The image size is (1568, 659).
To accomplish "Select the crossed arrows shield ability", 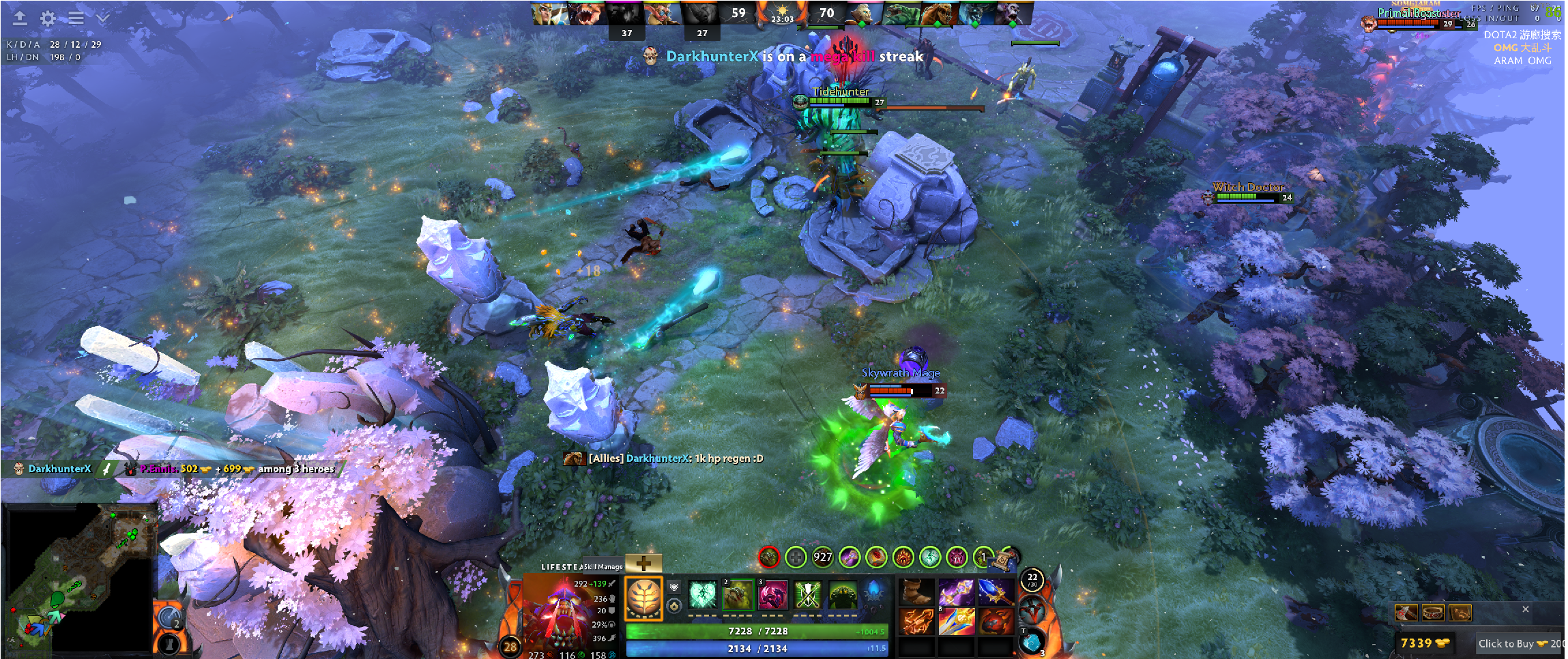I will point(808,595).
